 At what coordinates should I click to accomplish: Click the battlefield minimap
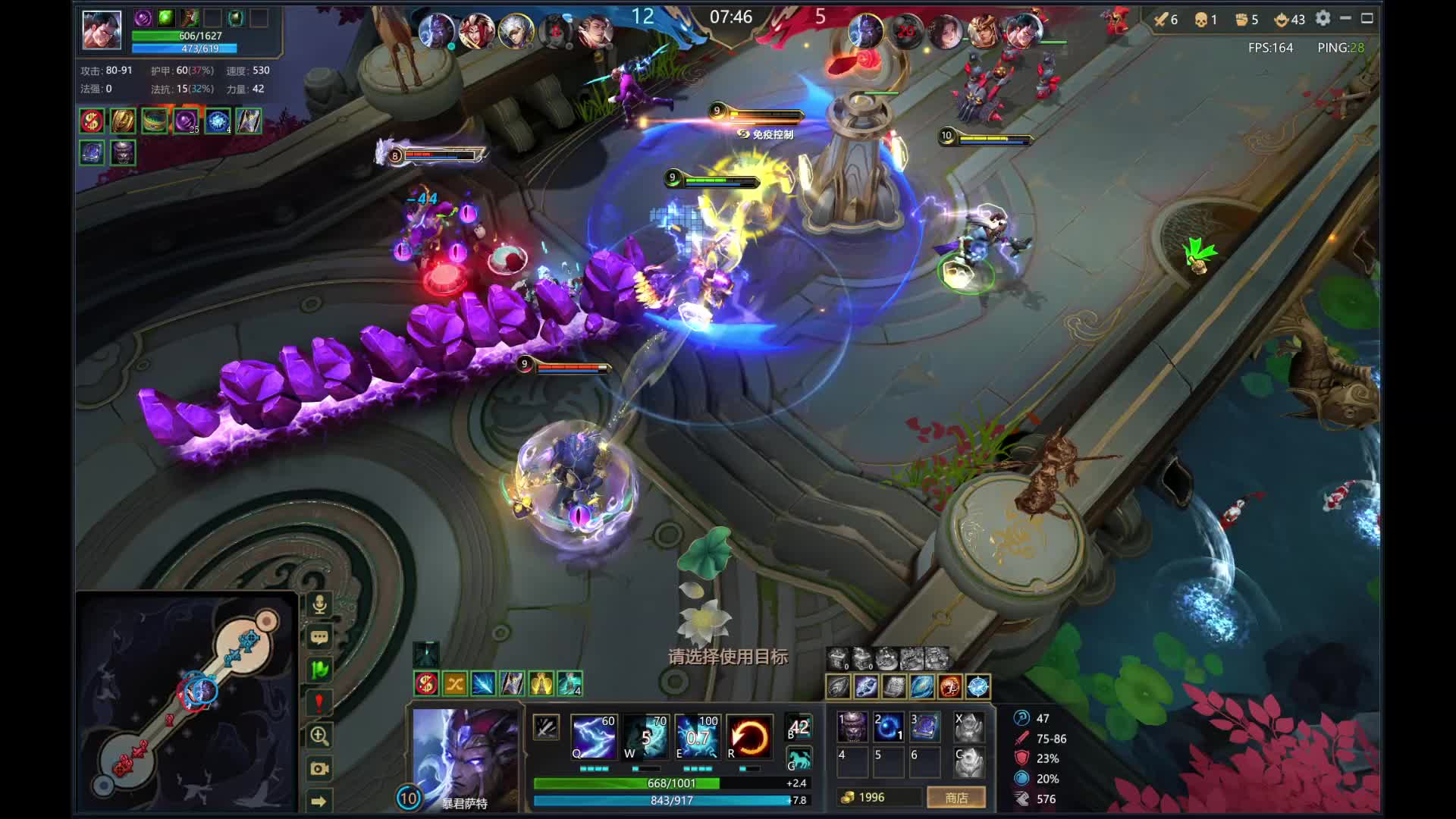pos(187,701)
